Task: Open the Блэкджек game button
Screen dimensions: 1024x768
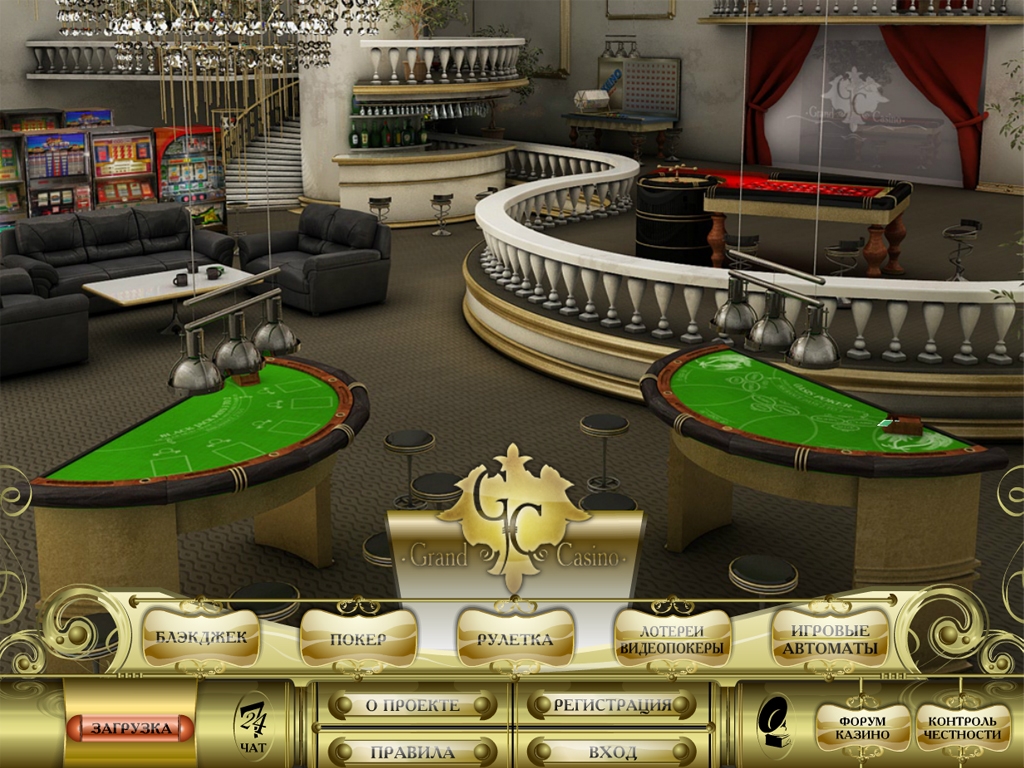Action: click(201, 637)
